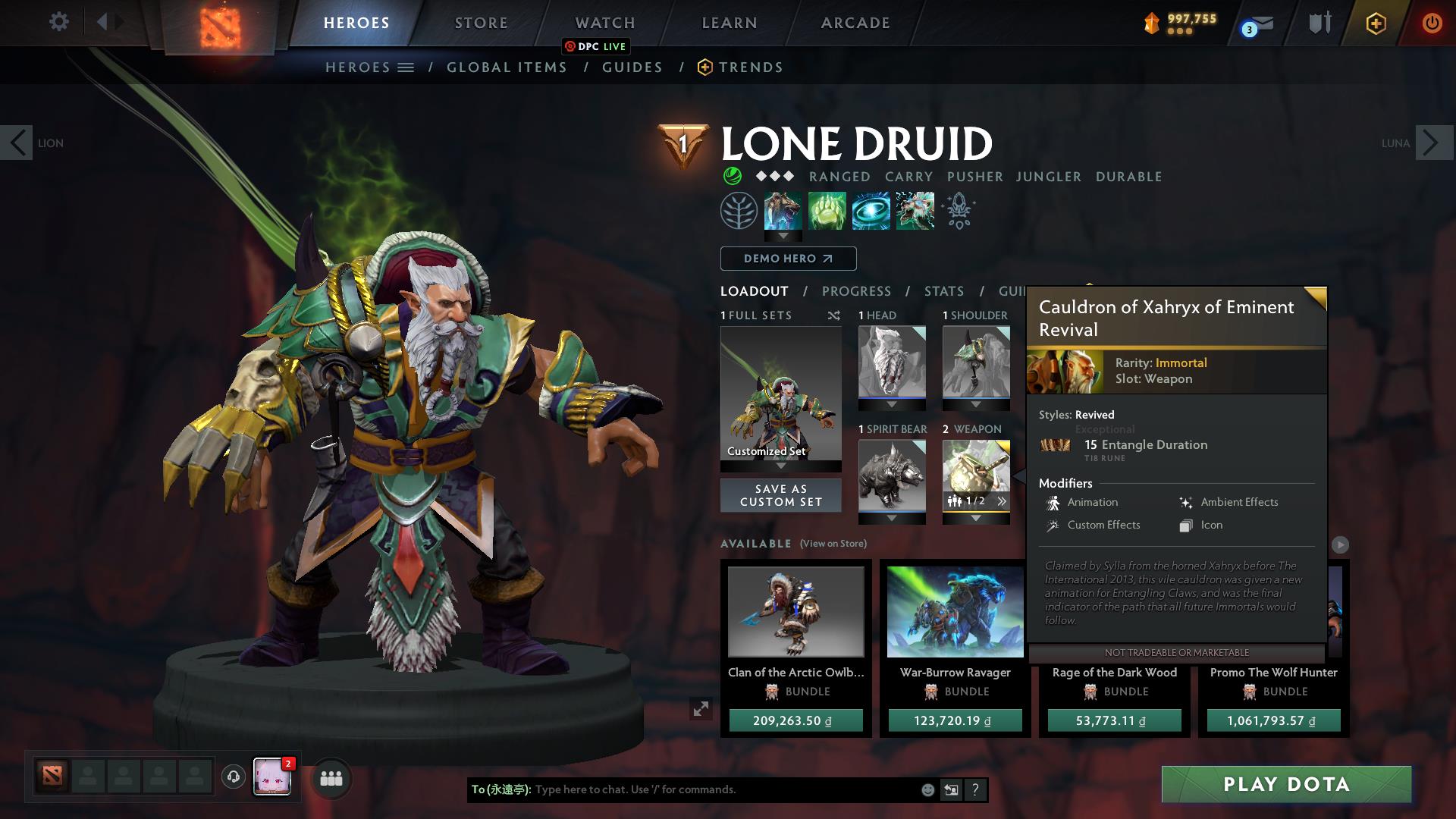Open the Entangling Claws ability icon
This screenshot has width=1456, height=819.
[x=826, y=211]
